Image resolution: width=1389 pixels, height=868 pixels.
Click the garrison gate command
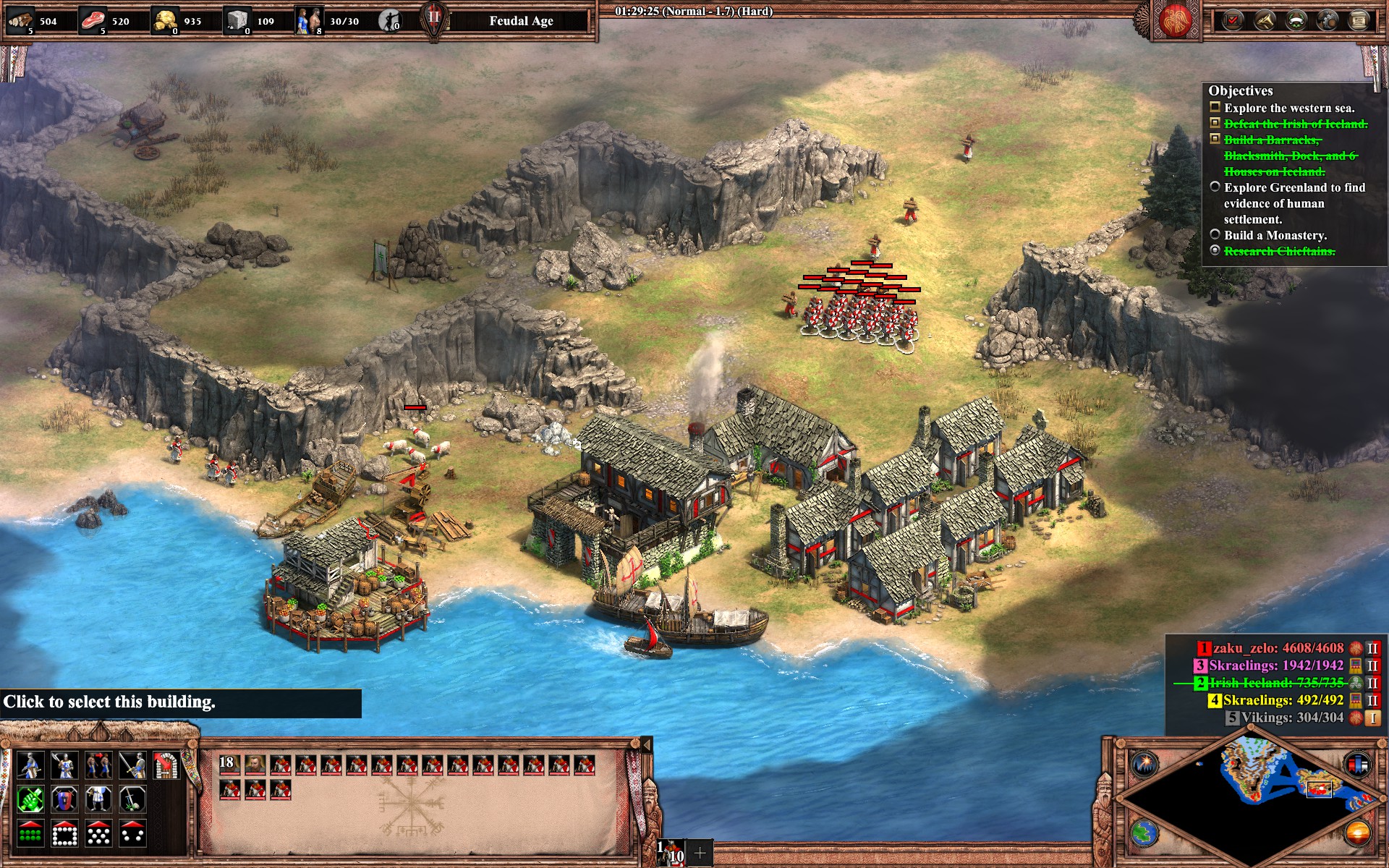point(166,765)
